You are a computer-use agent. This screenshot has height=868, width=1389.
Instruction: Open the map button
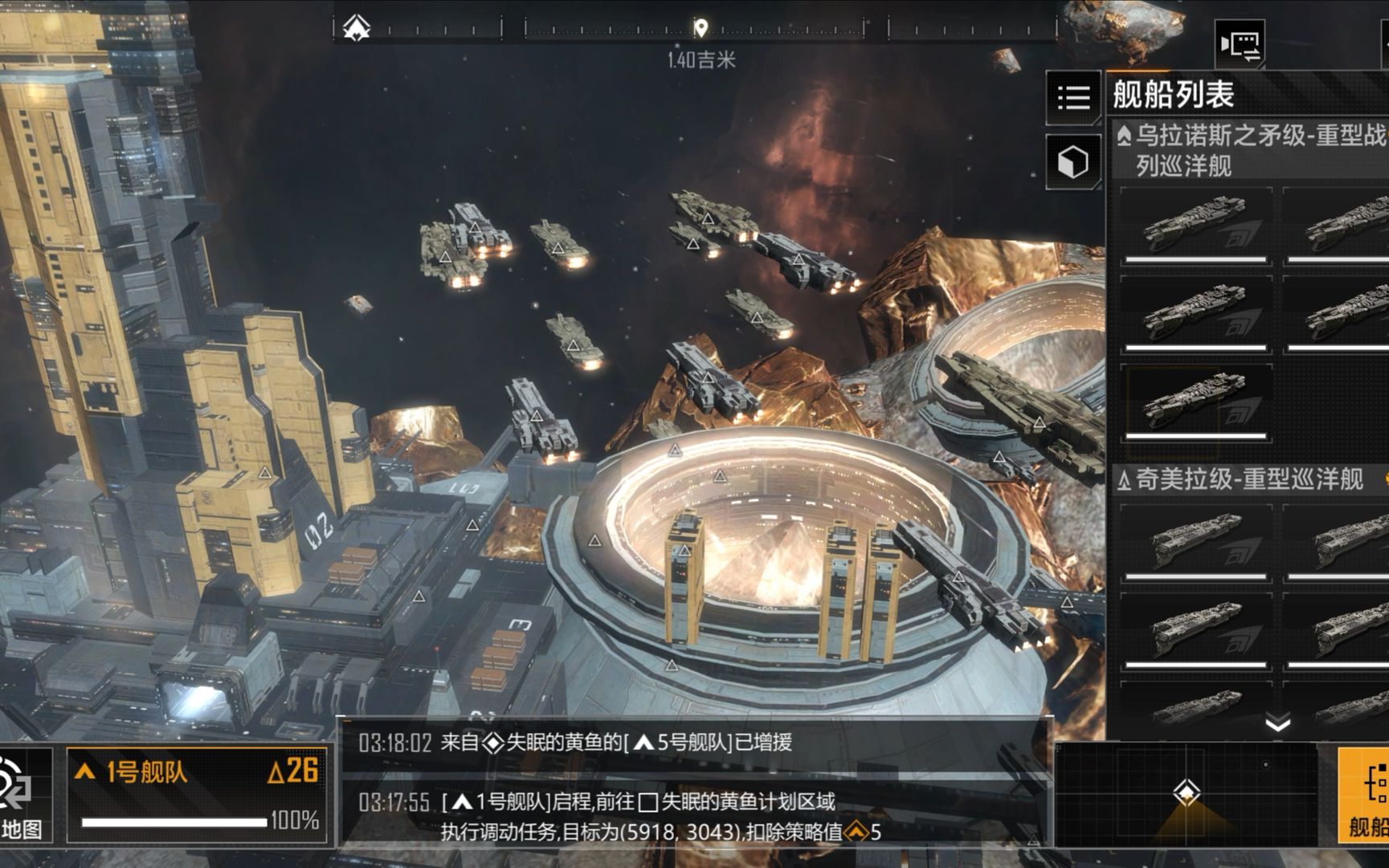pos(22,795)
